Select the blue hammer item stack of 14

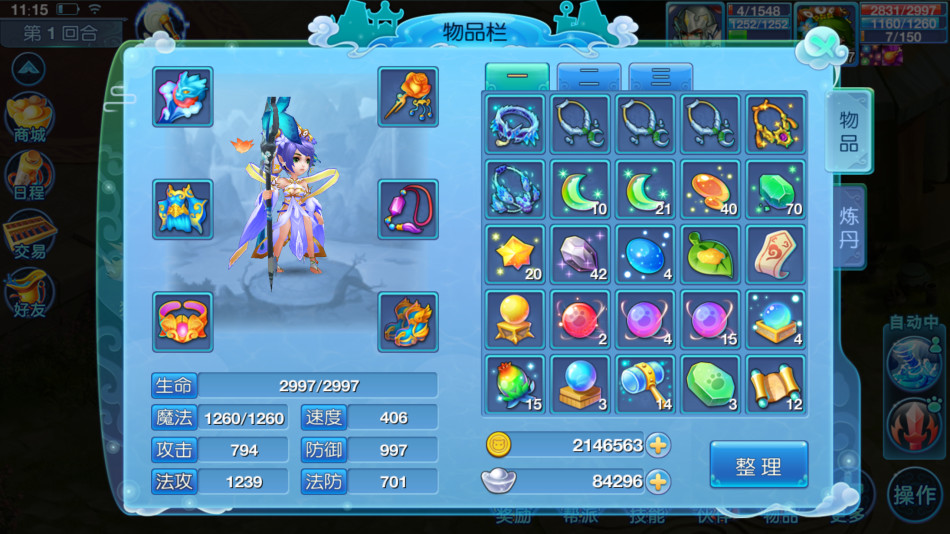pos(645,384)
